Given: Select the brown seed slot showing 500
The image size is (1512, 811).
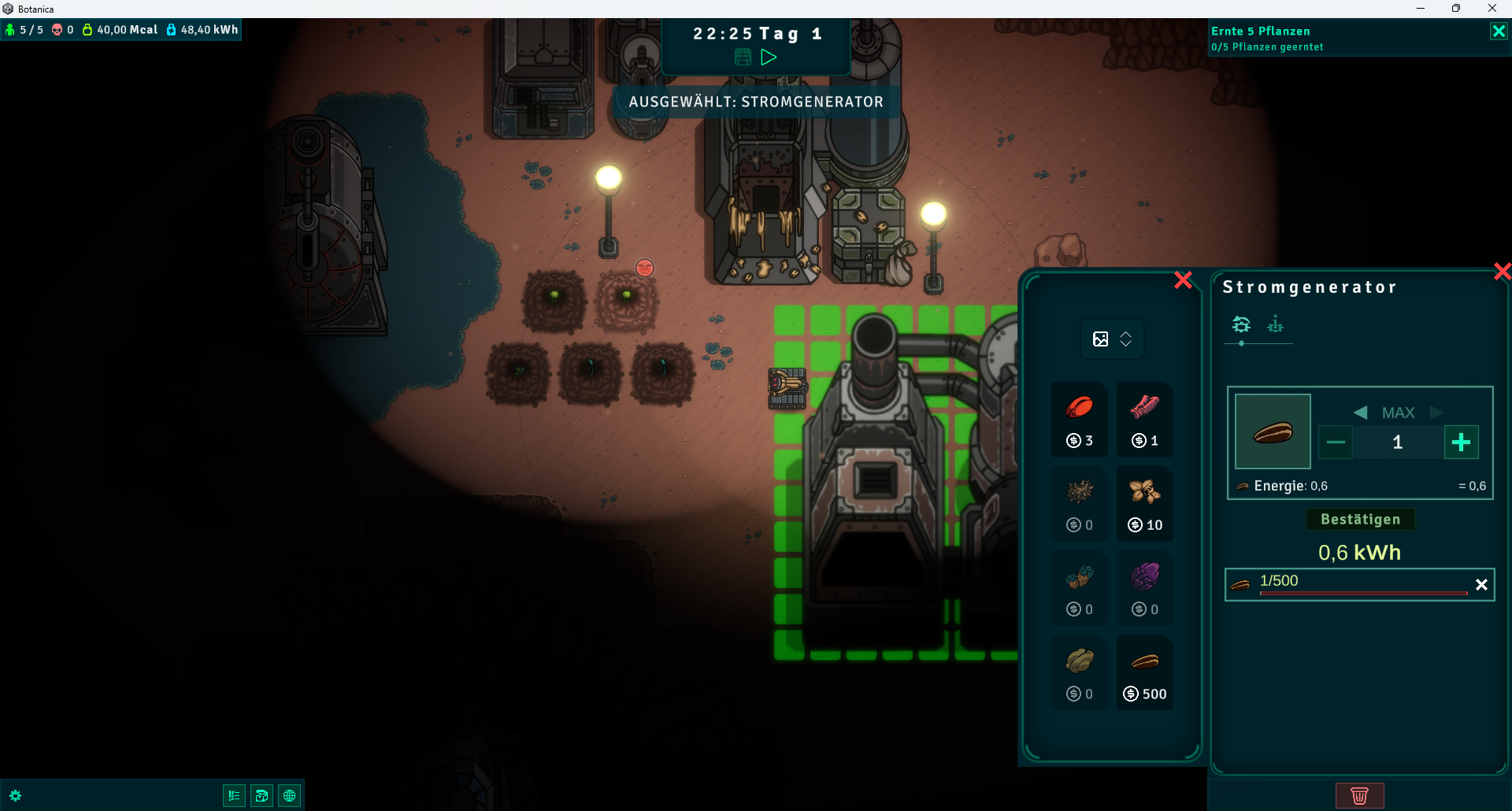Looking at the screenshot, I should (1145, 672).
